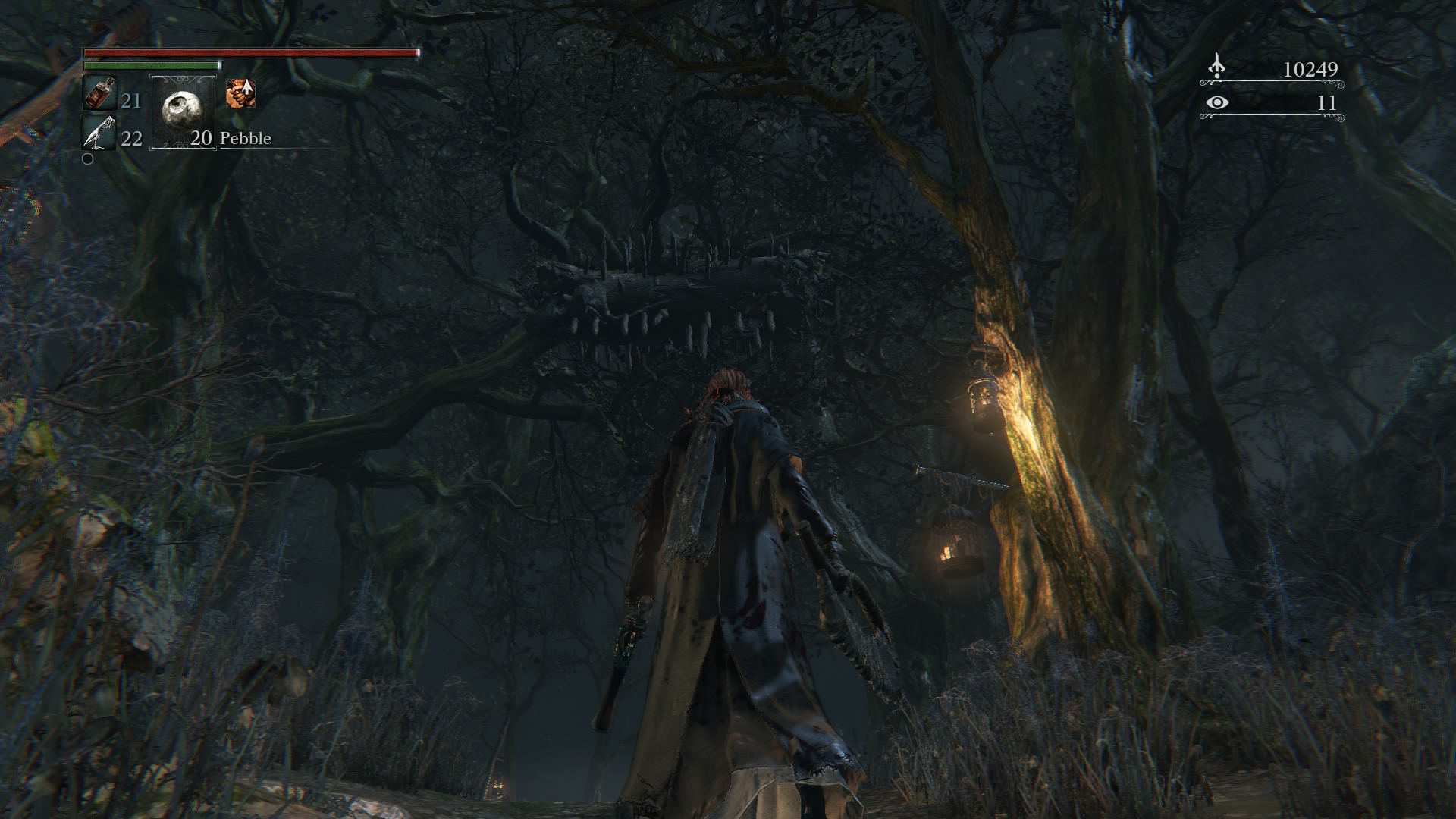The image size is (1456, 819).
Task: Click the Blood Echoes icon
Action: coord(1216,67)
